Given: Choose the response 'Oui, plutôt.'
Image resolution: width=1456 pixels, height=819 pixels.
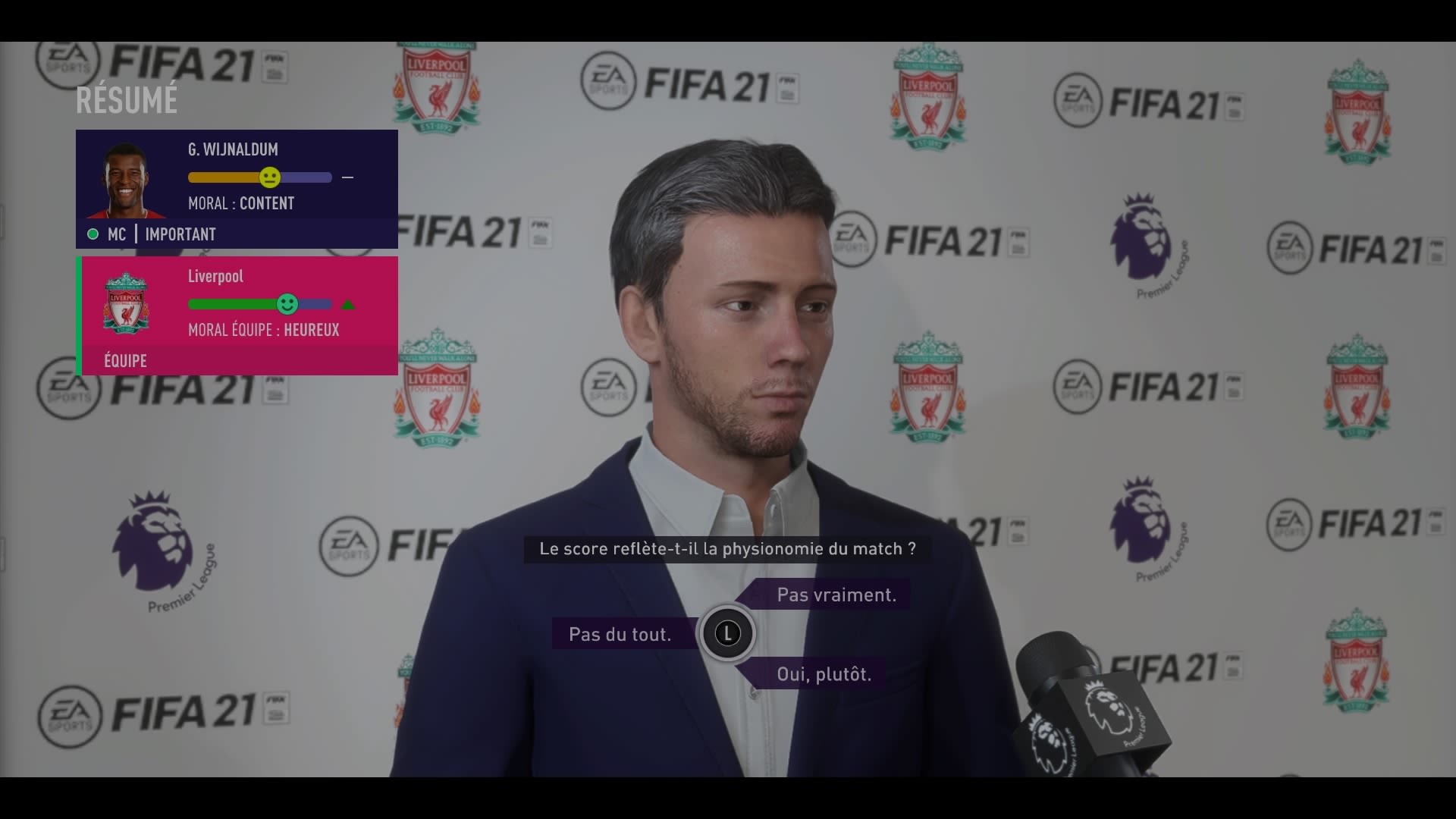Looking at the screenshot, I should [x=823, y=673].
